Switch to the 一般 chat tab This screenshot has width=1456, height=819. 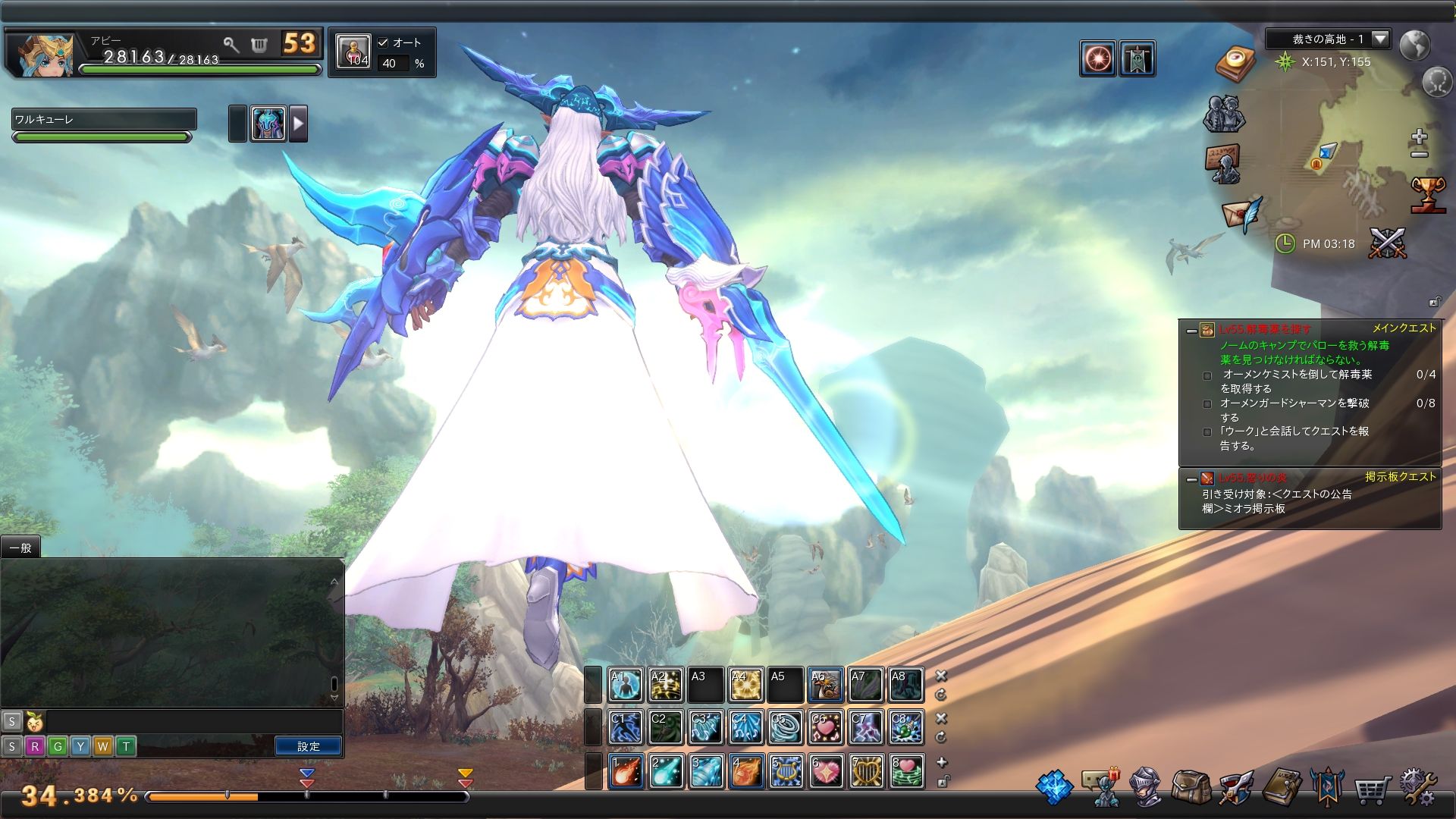[20, 548]
